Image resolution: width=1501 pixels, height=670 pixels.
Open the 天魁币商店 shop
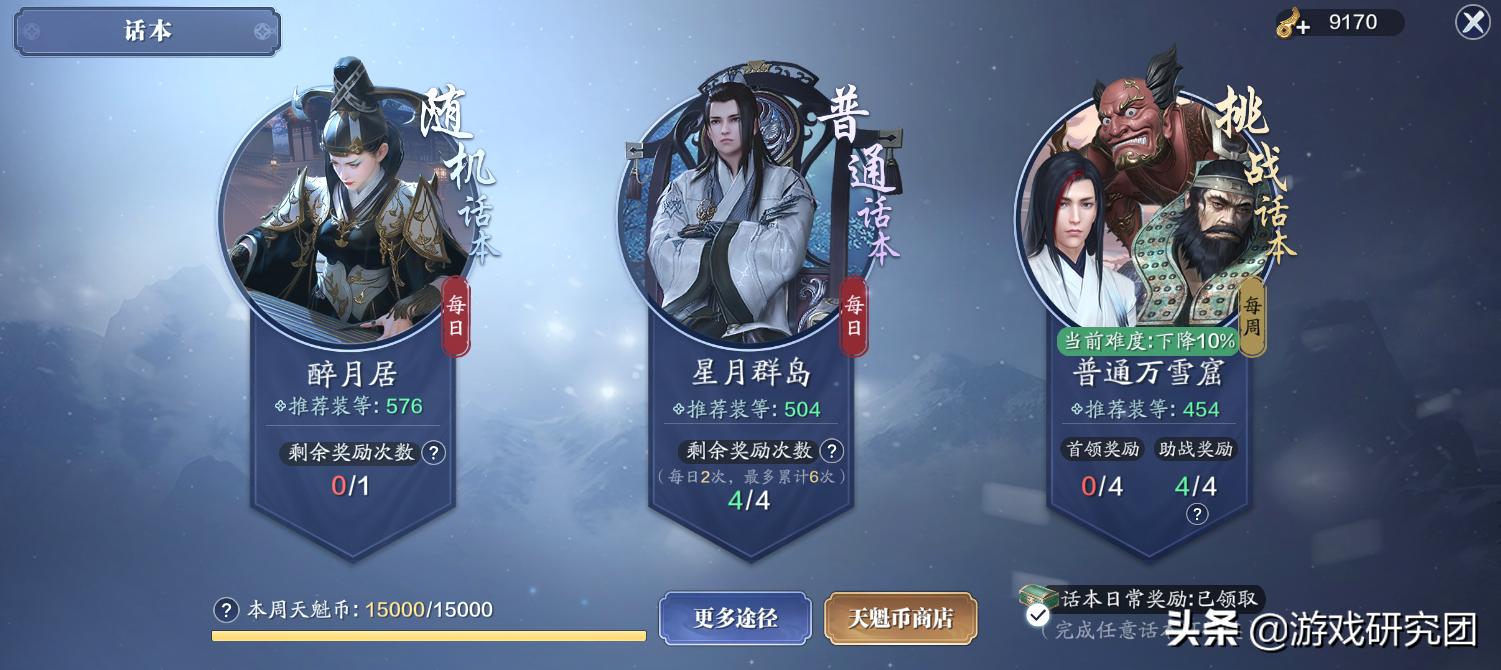click(900, 618)
